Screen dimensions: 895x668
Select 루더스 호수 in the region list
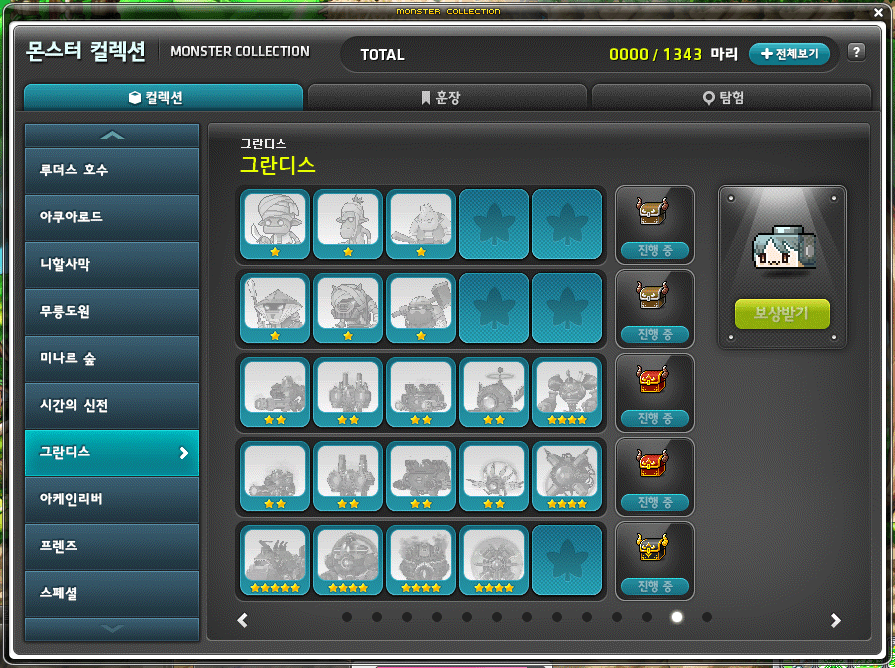click(112, 170)
